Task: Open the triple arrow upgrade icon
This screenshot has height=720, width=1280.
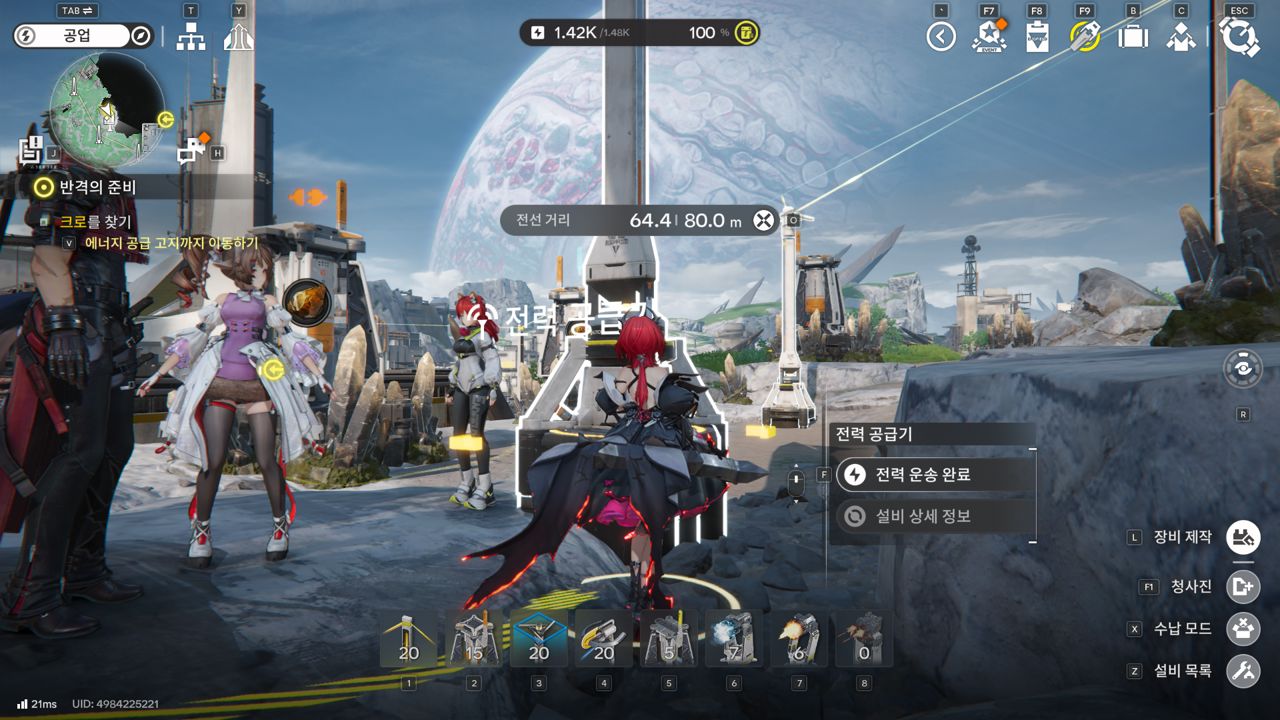Action: 238,37
